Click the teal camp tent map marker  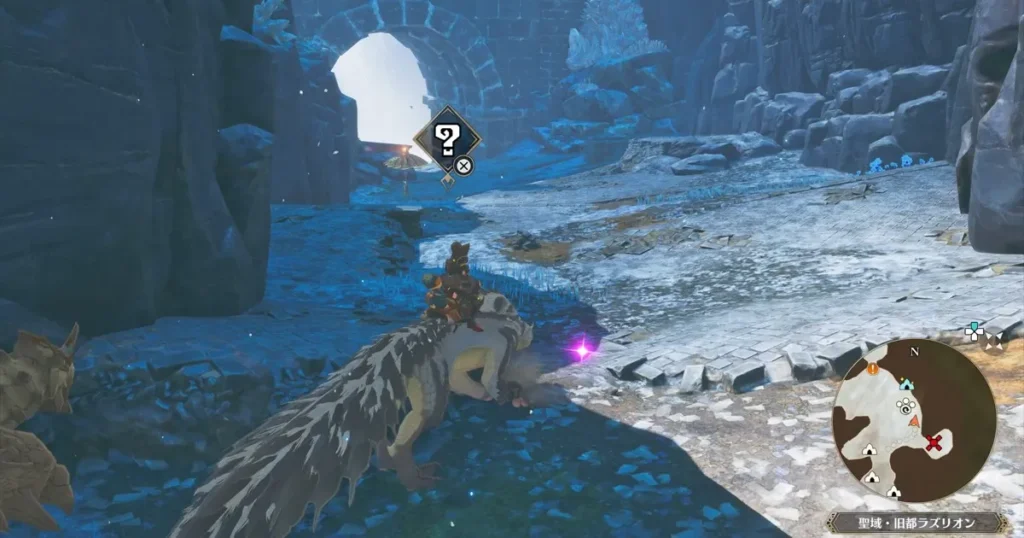[x=906, y=383]
